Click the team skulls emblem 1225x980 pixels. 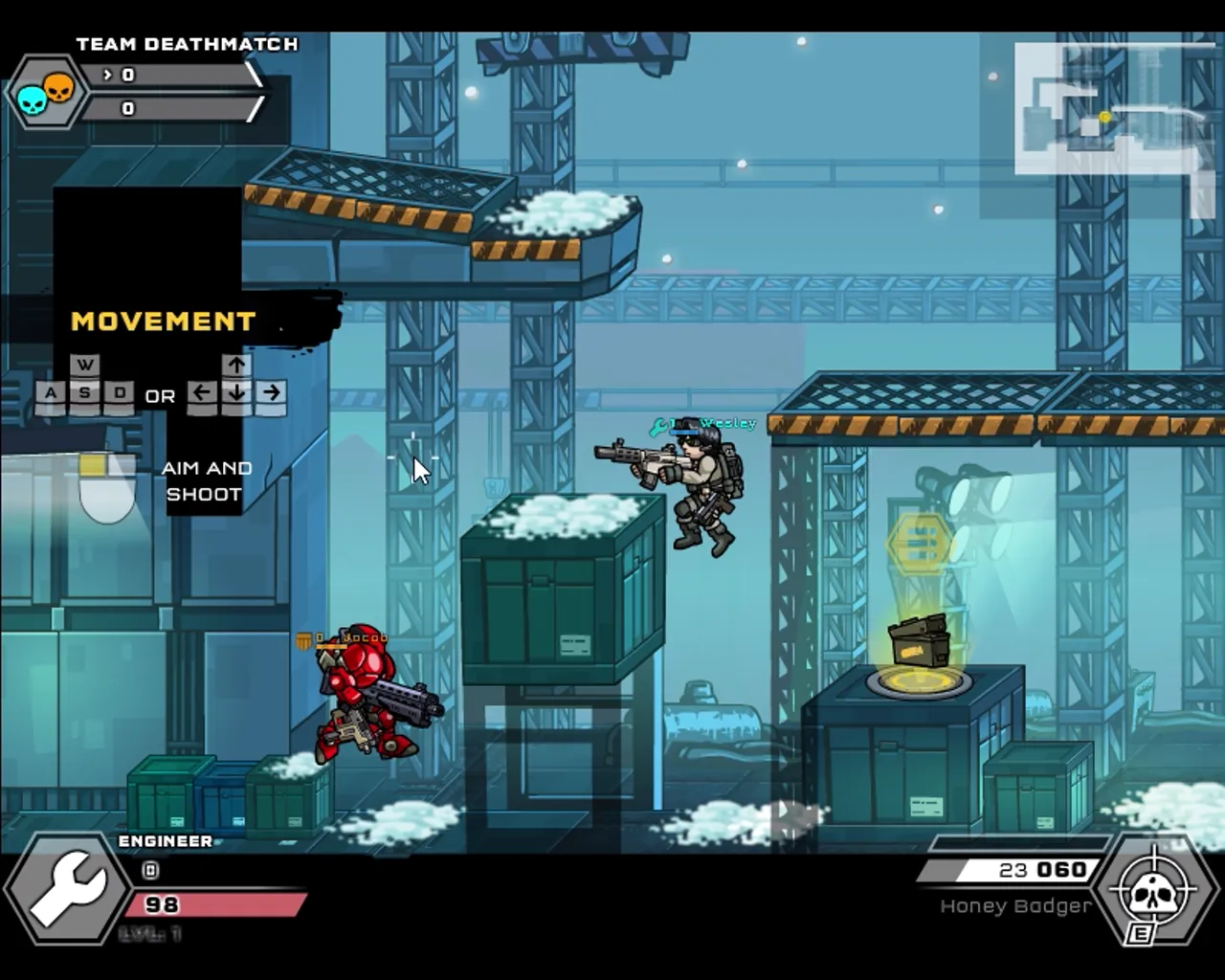45,93
